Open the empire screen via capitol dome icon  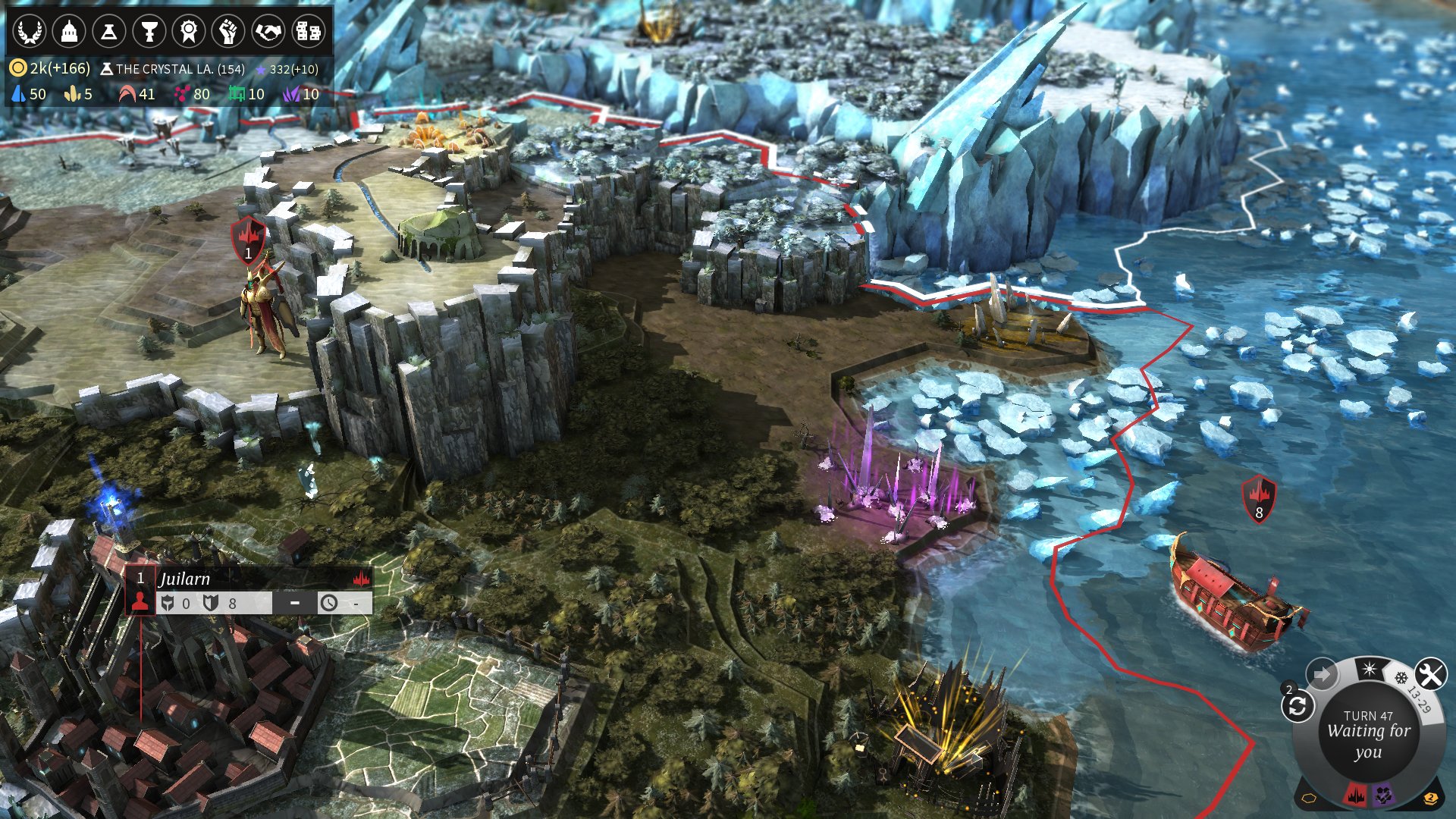[70, 32]
